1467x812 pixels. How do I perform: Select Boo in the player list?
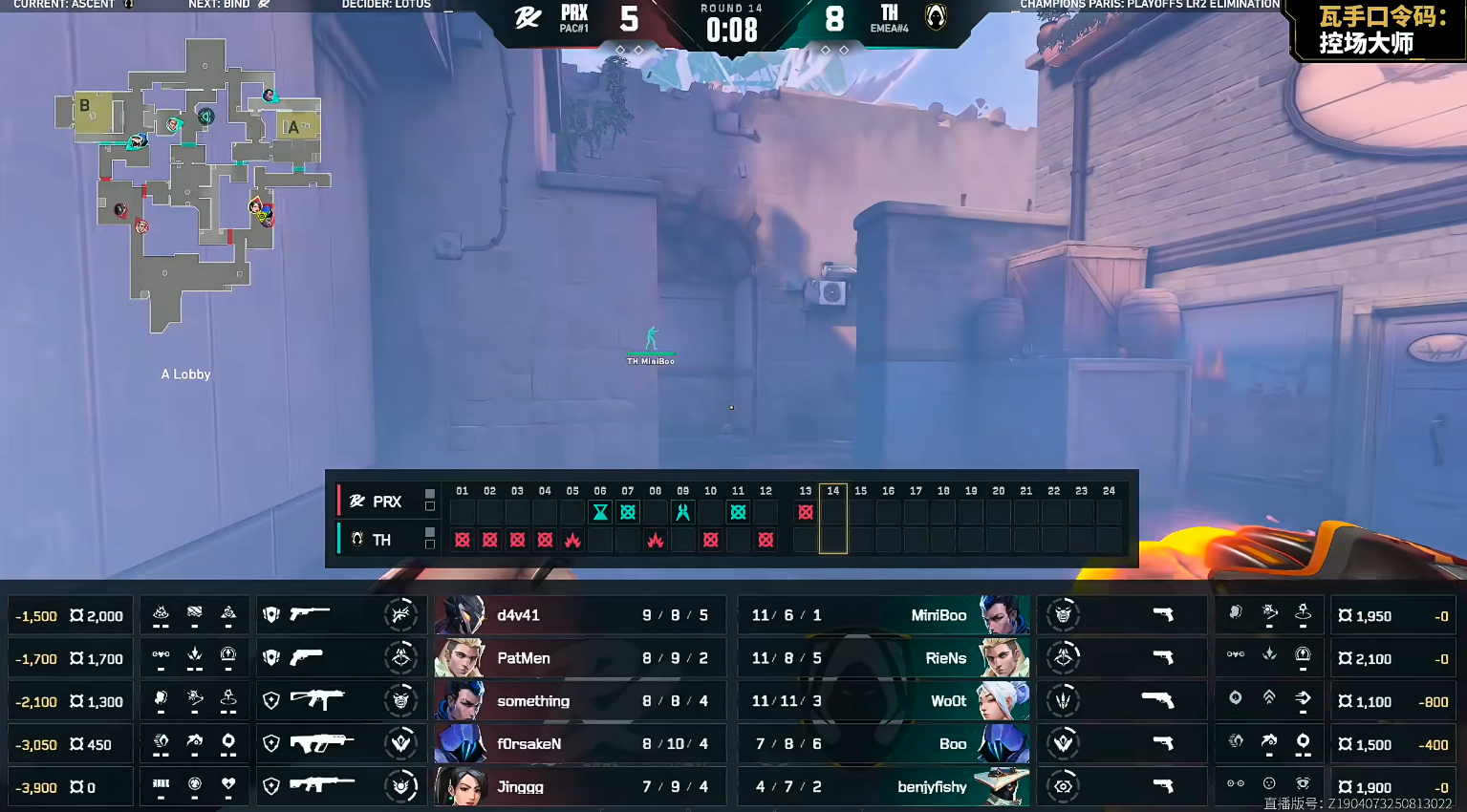[x=884, y=744]
